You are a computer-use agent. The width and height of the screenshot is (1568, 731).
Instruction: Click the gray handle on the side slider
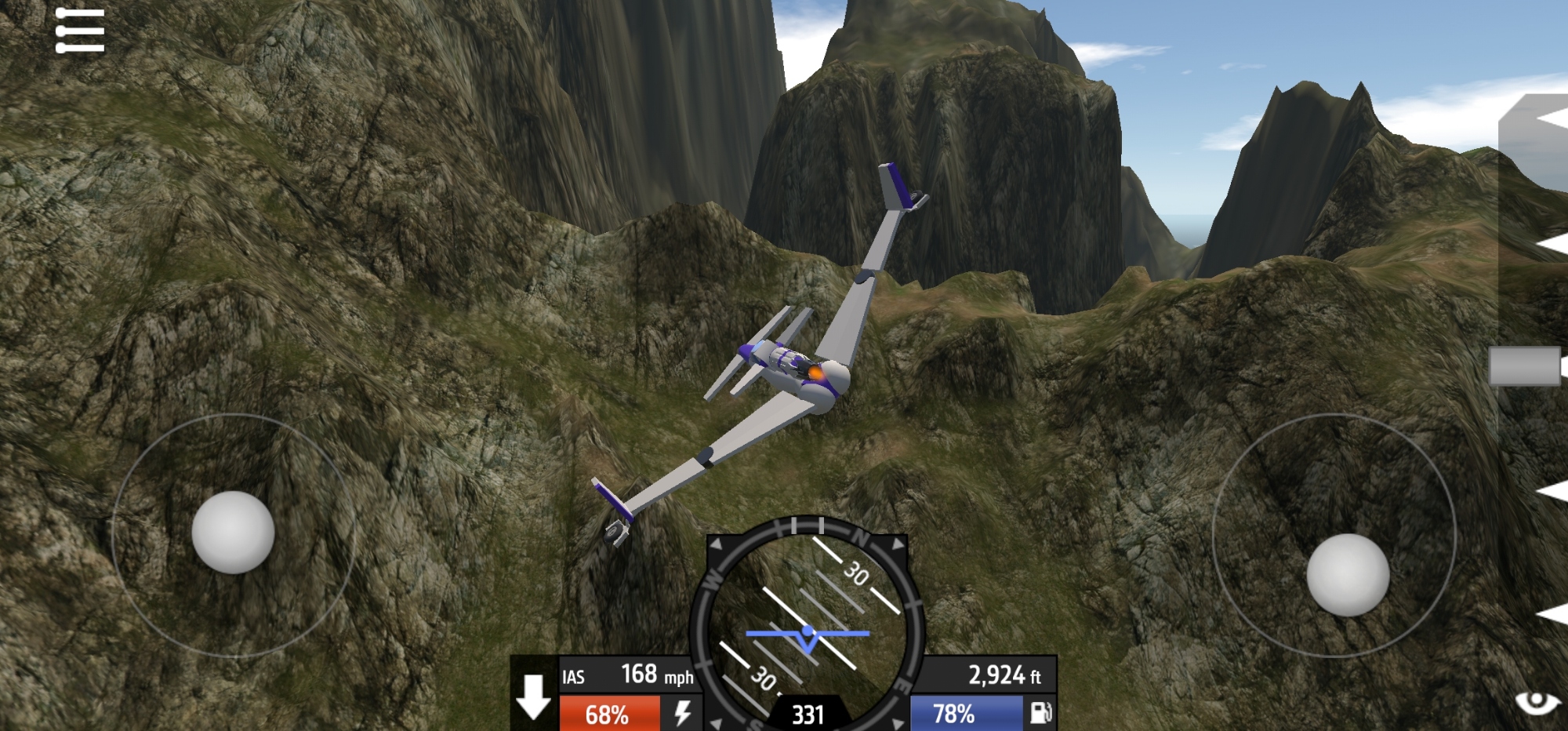1525,366
